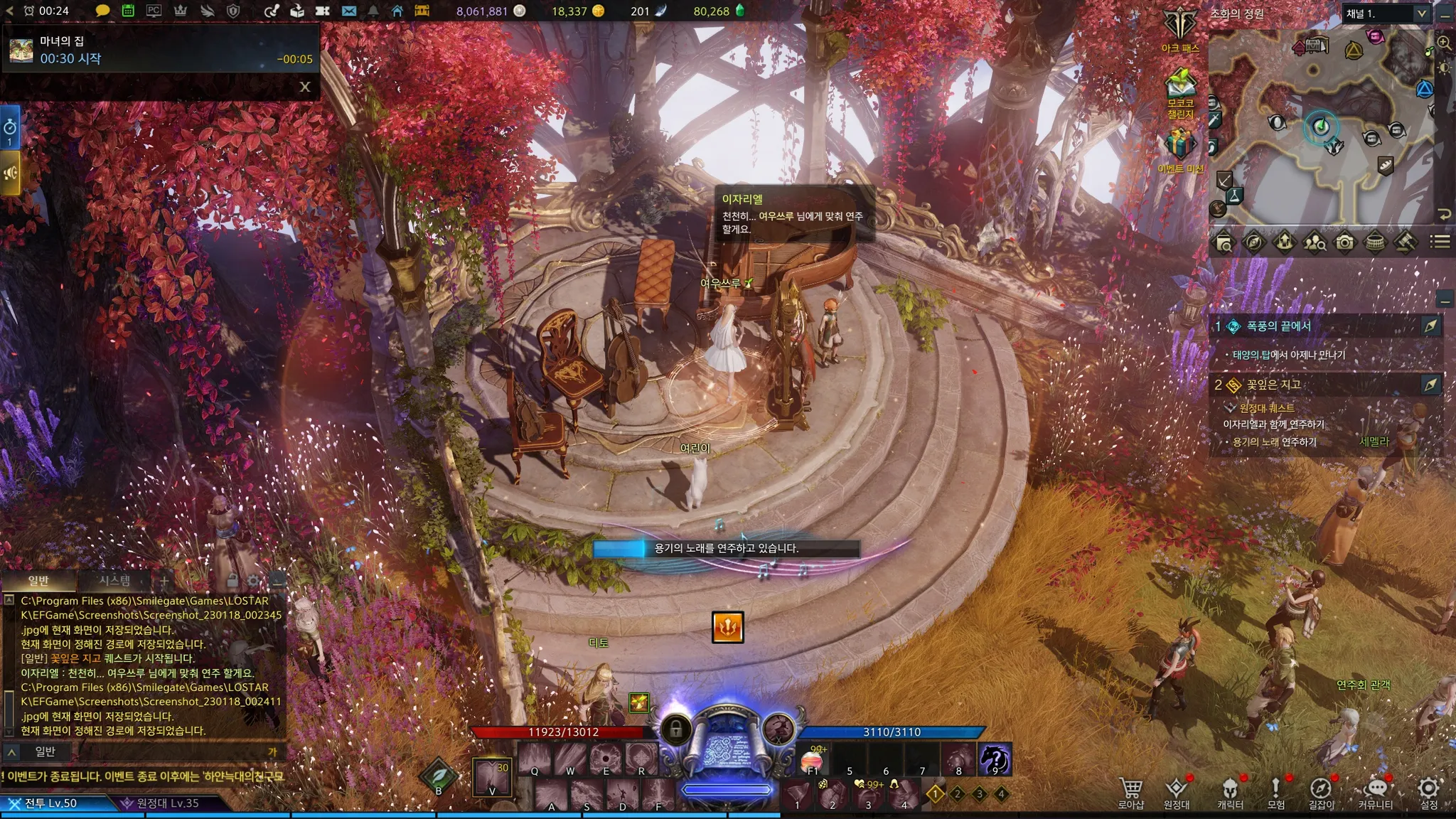Activate the orange trident performance skill icon
The width and height of the screenshot is (1456, 819).
727,627
